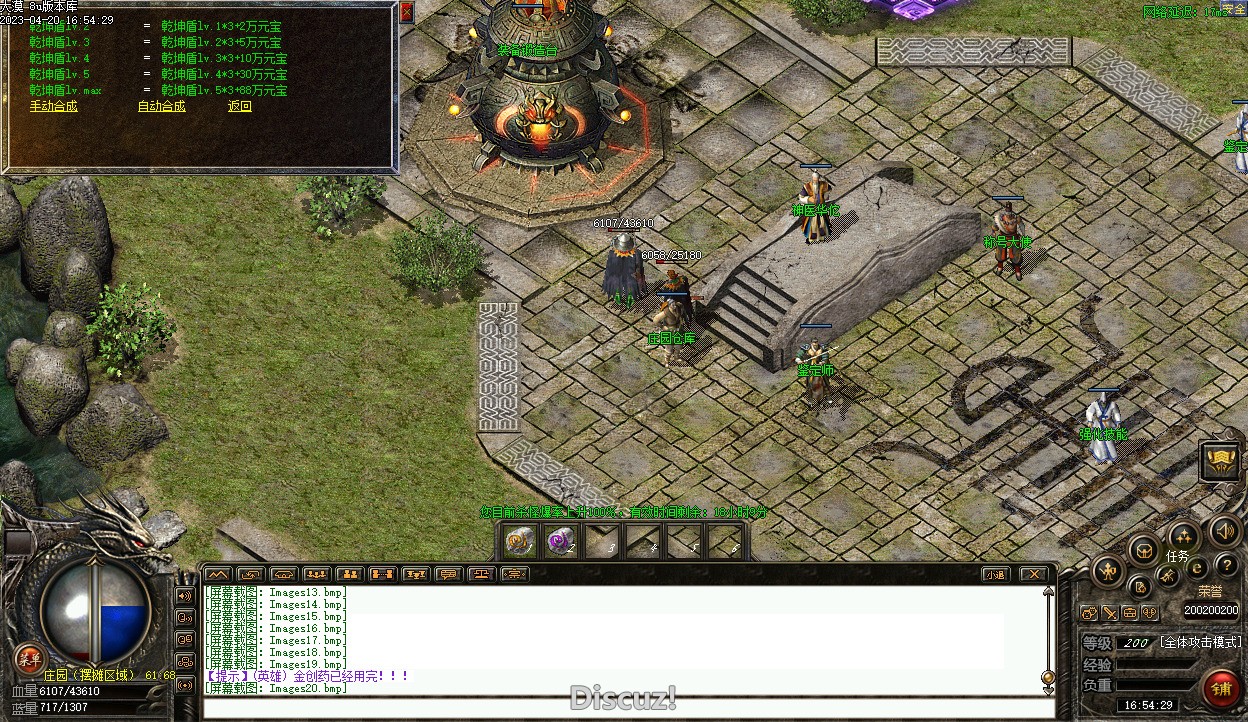Choose 自动合成 auto synthesis
The image size is (1248, 722).
161,106
